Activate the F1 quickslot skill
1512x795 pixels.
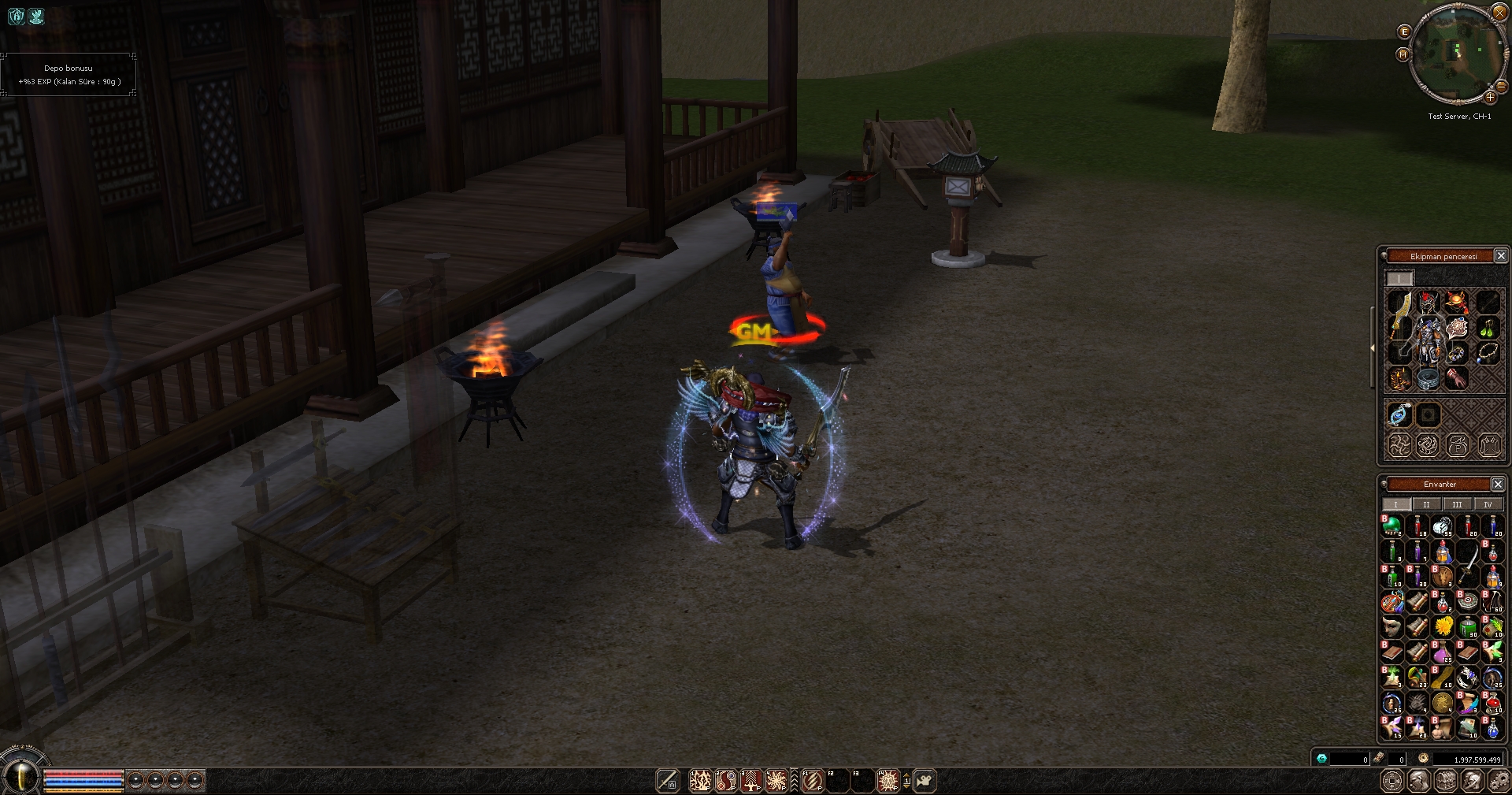coord(812,781)
